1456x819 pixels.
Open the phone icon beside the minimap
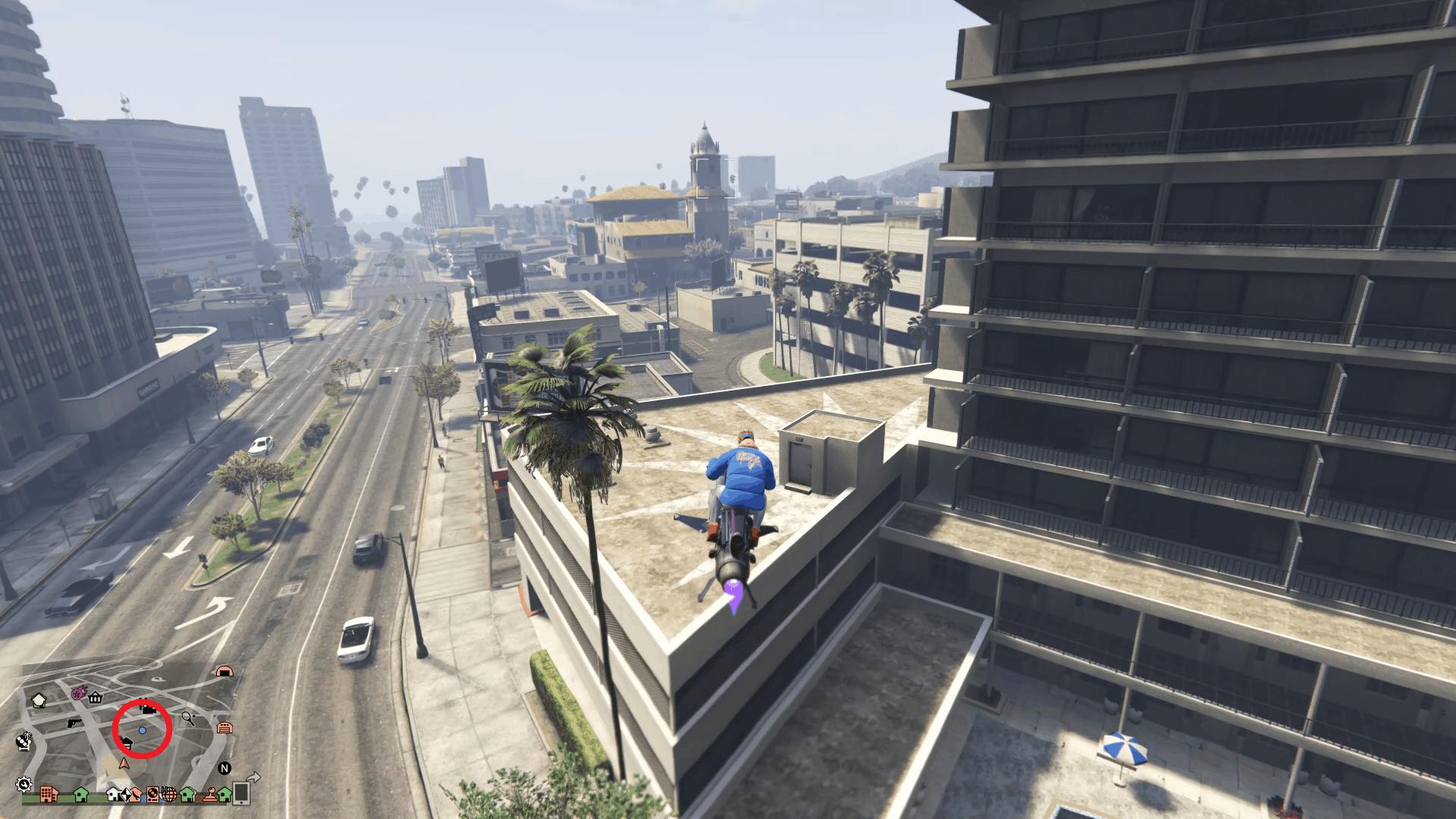click(241, 793)
